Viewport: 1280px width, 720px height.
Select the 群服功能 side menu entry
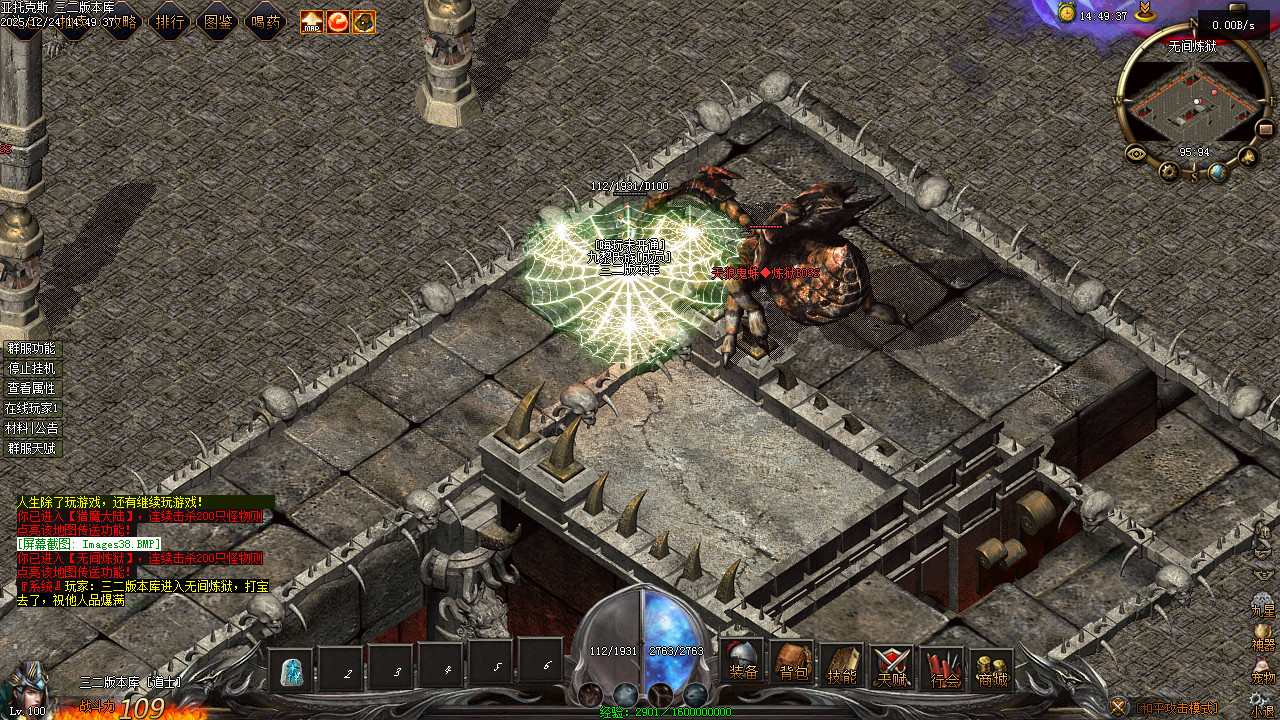coord(32,349)
